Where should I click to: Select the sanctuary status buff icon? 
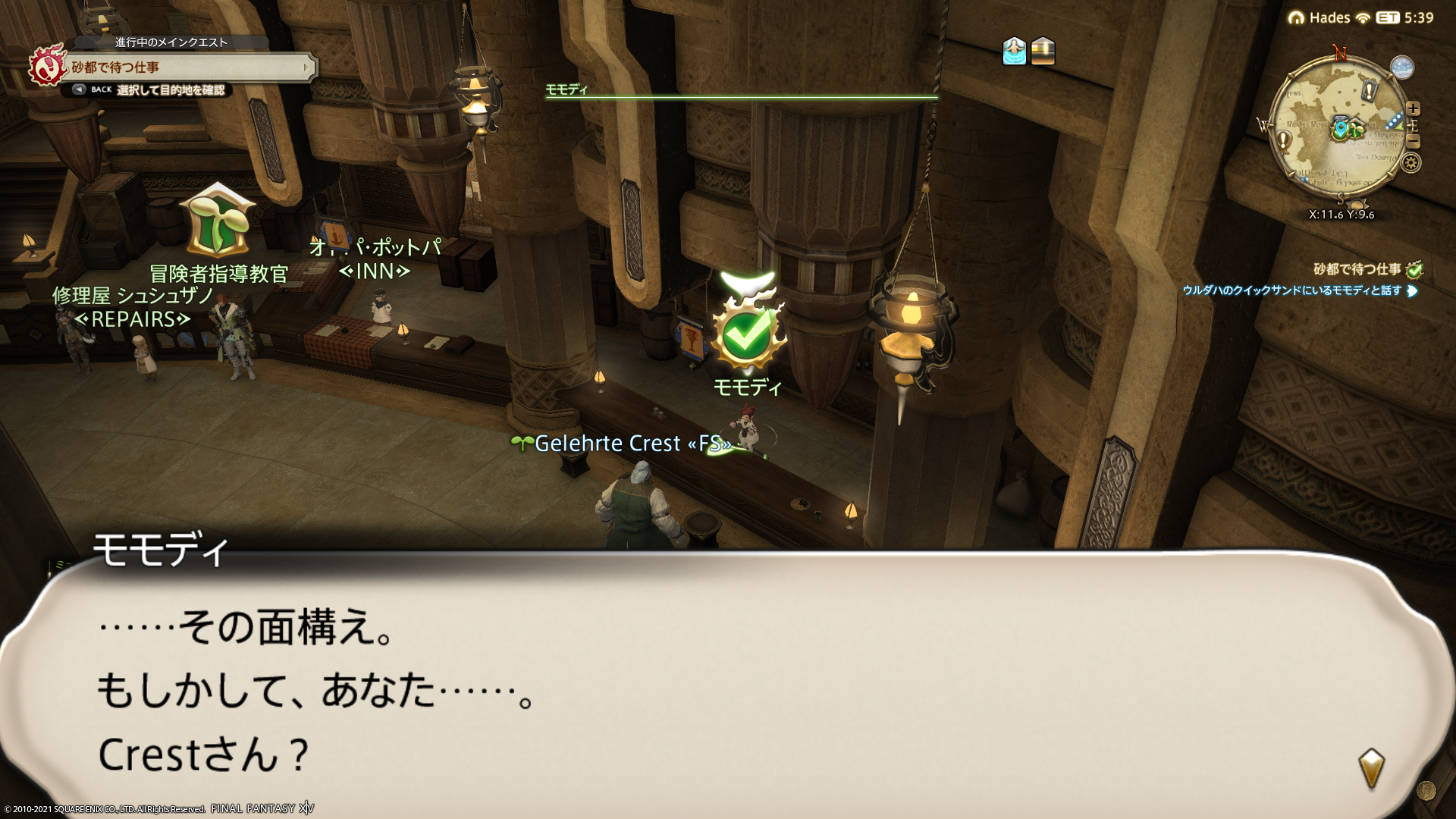(x=1014, y=51)
